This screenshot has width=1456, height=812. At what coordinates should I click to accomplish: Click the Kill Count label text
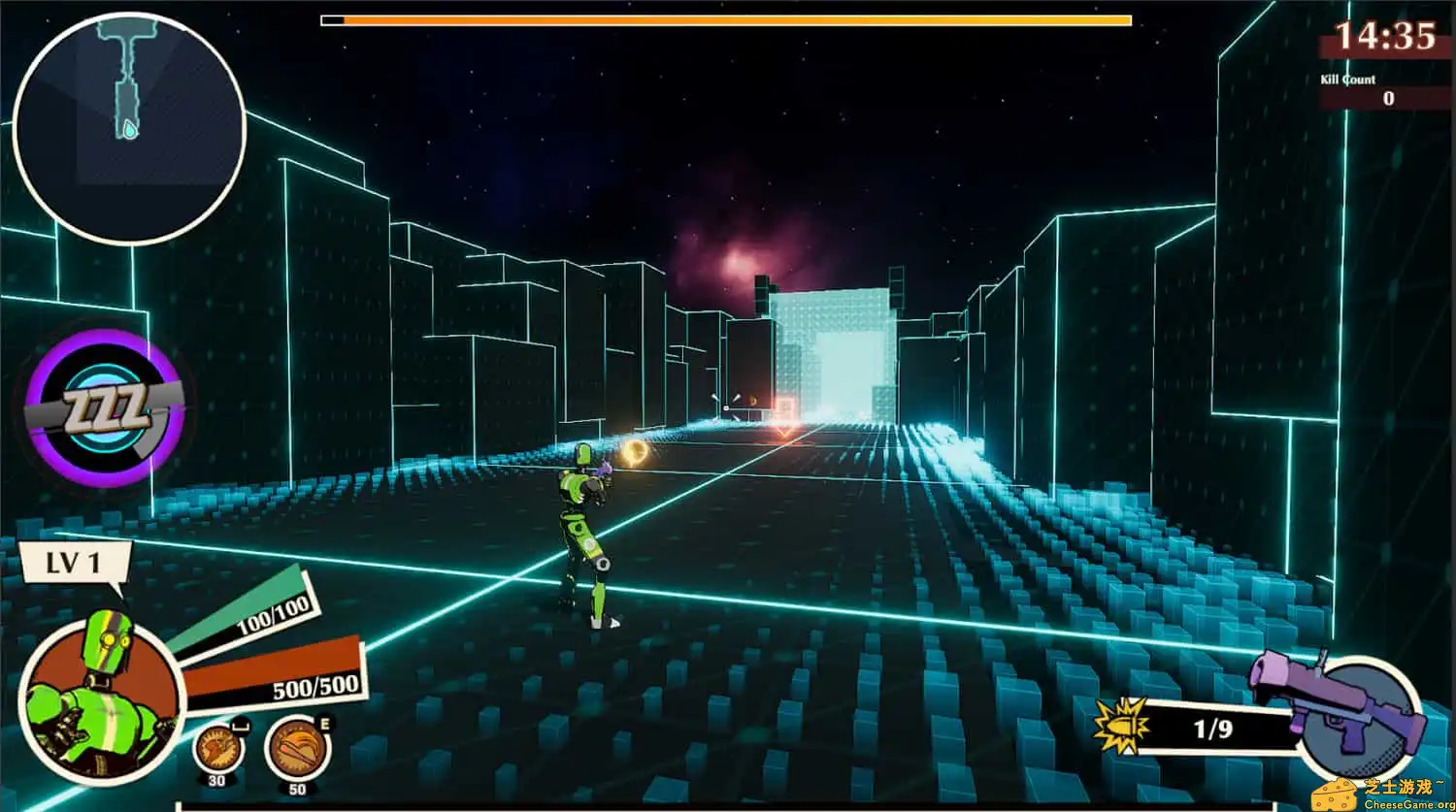(x=1347, y=80)
